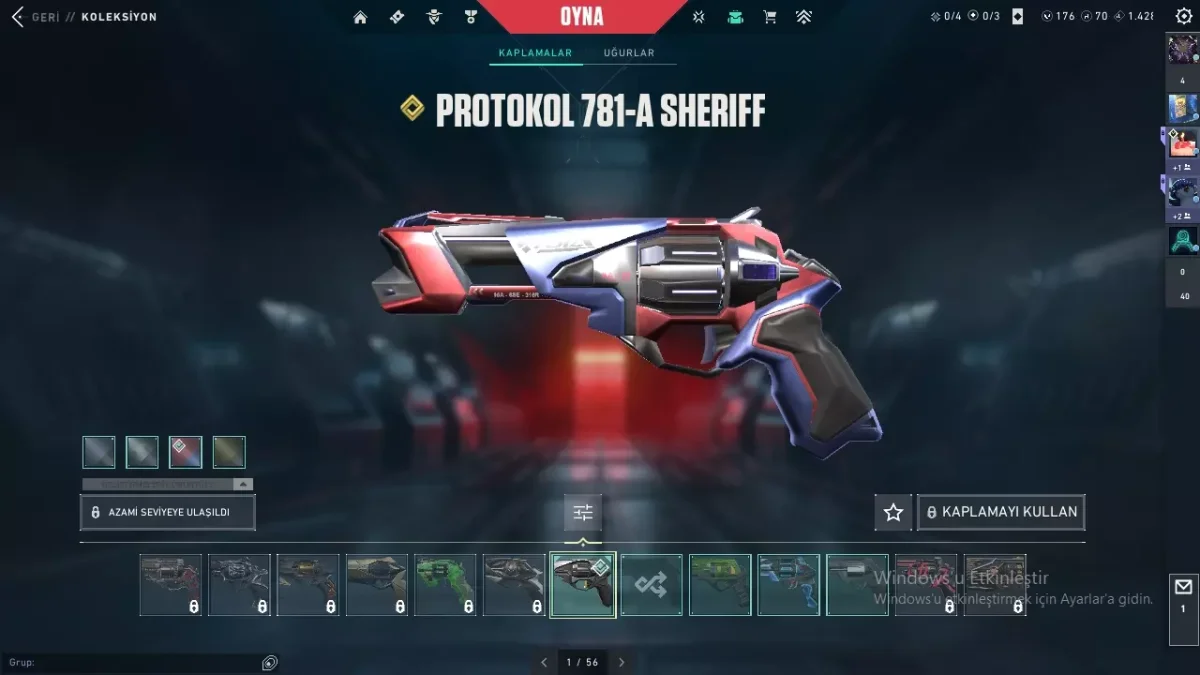Go to next page of skins

(x=621, y=662)
